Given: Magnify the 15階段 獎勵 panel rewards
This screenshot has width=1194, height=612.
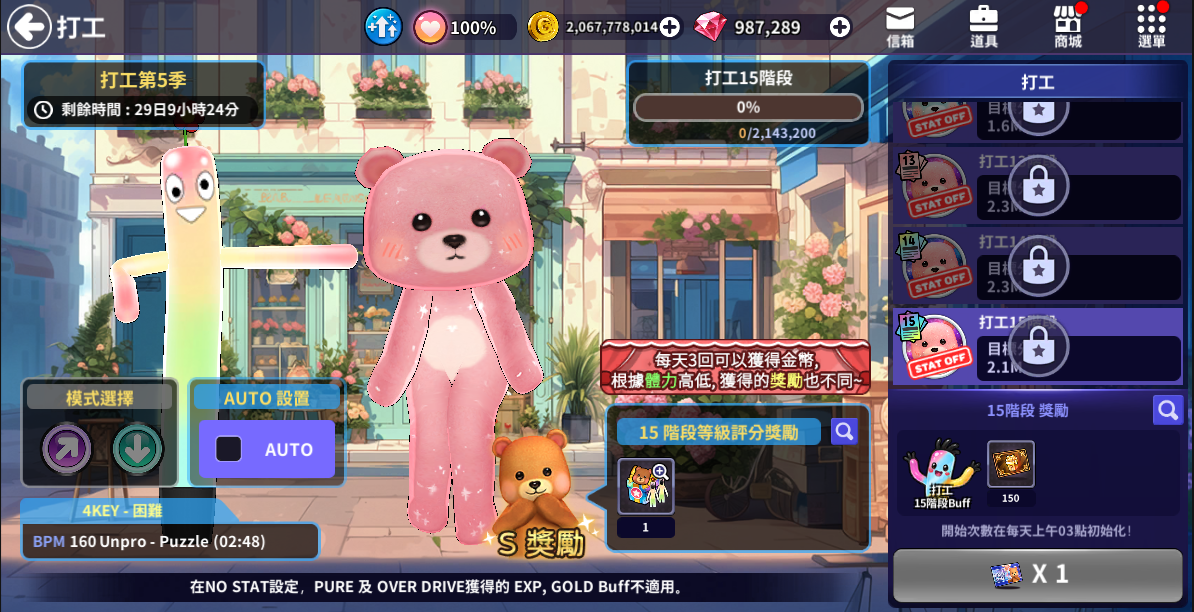Looking at the screenshot, I should point(1167,410).
